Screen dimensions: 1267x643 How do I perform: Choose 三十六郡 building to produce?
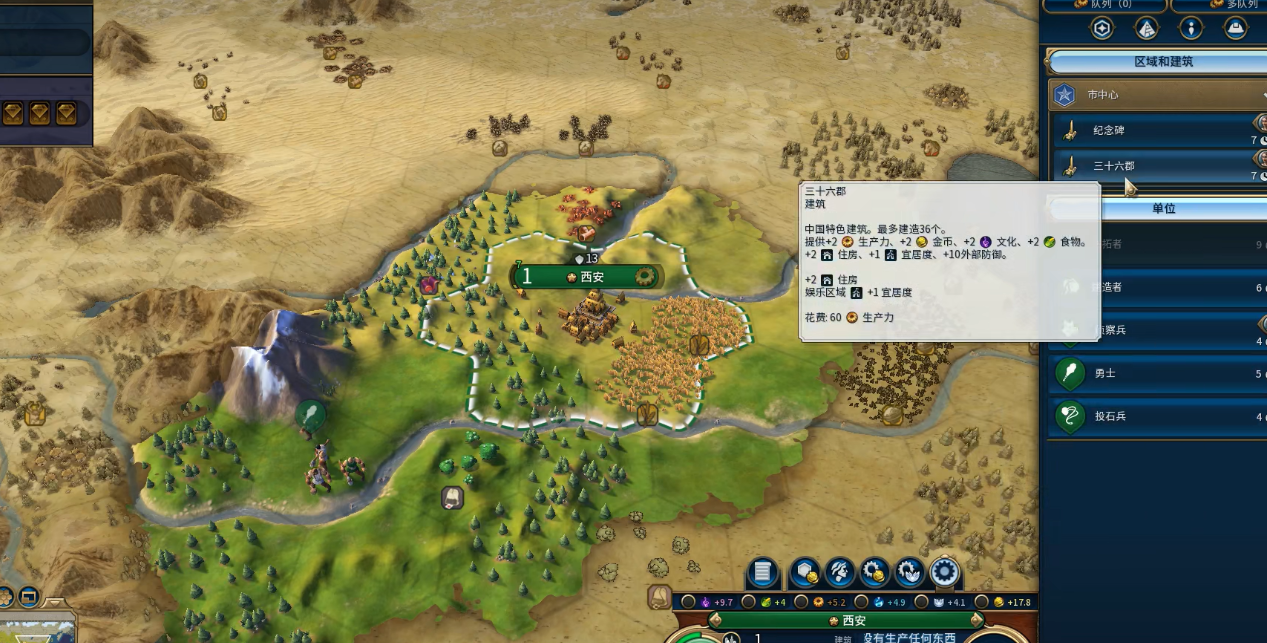point(1150,166)
